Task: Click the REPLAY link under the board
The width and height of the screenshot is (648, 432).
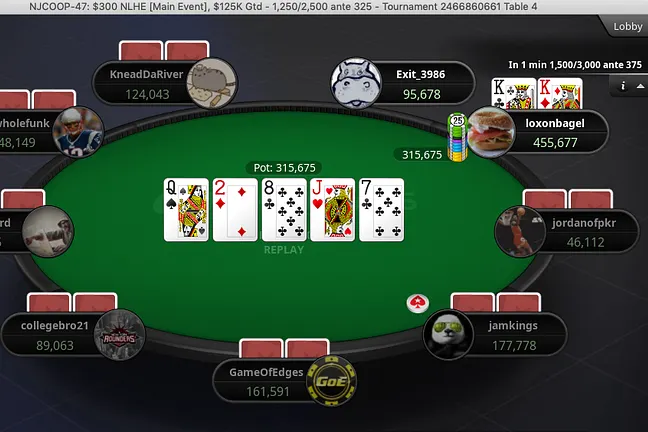Action: 283,250
